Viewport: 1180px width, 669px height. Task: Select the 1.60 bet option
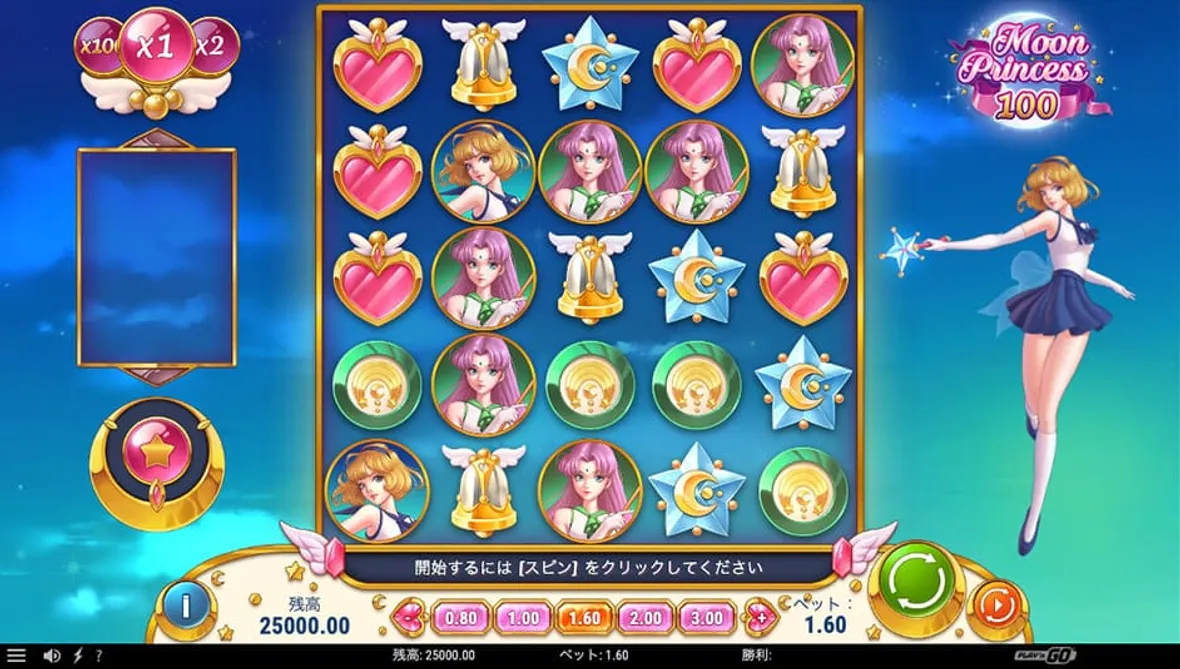(x=584, y=617)
